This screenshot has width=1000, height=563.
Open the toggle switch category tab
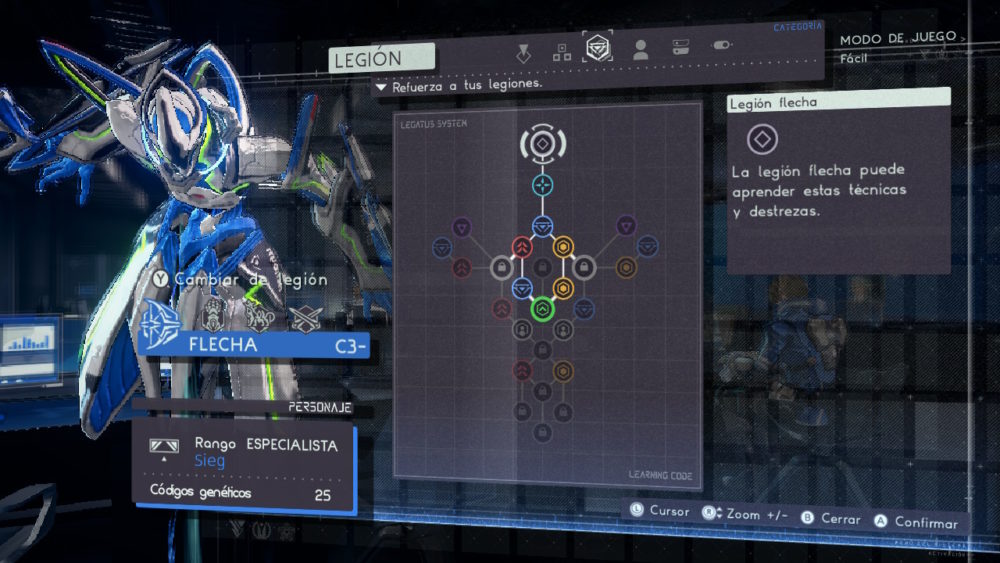click(x=721, y=46)
